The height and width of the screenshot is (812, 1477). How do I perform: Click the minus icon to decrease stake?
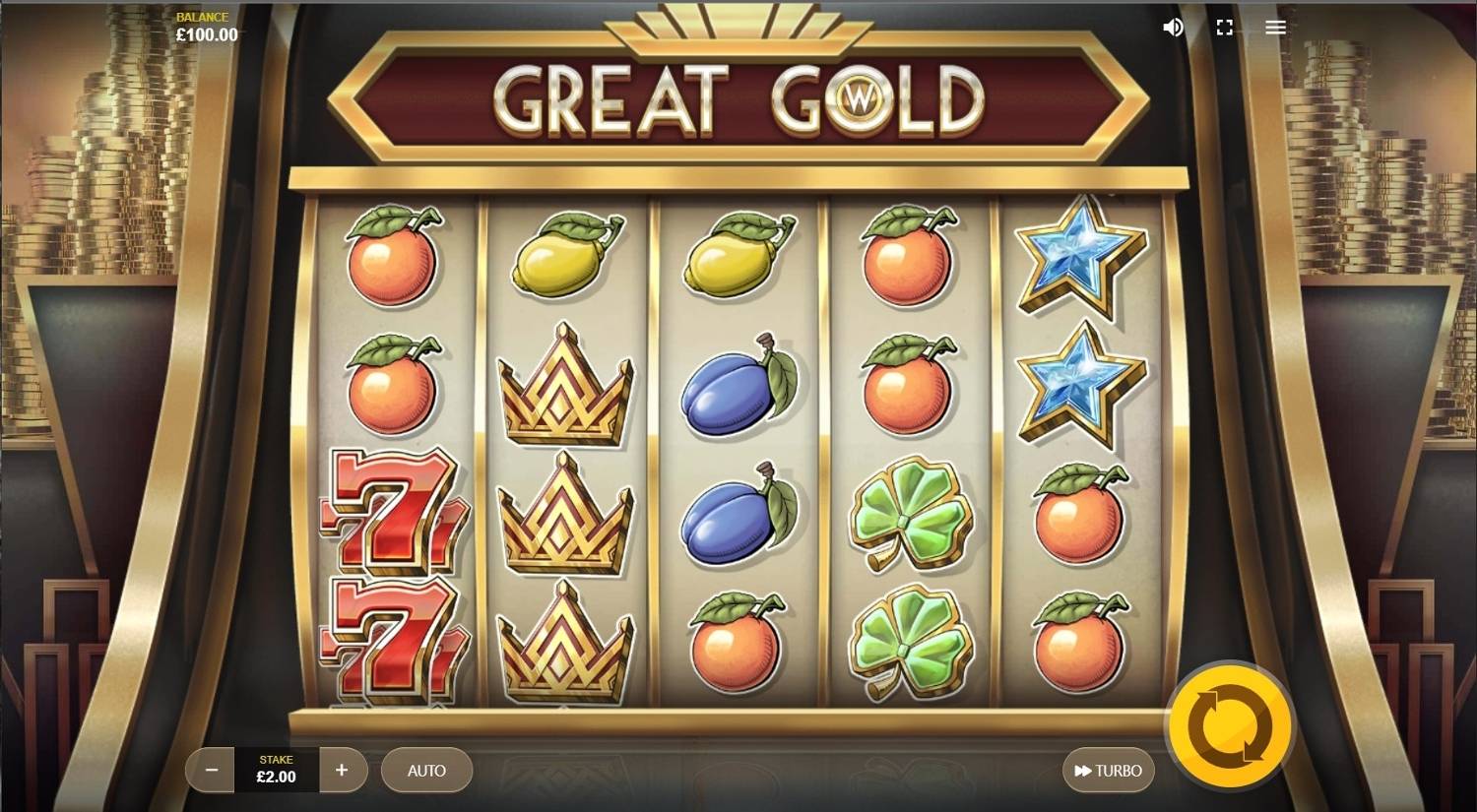(210, 771)
